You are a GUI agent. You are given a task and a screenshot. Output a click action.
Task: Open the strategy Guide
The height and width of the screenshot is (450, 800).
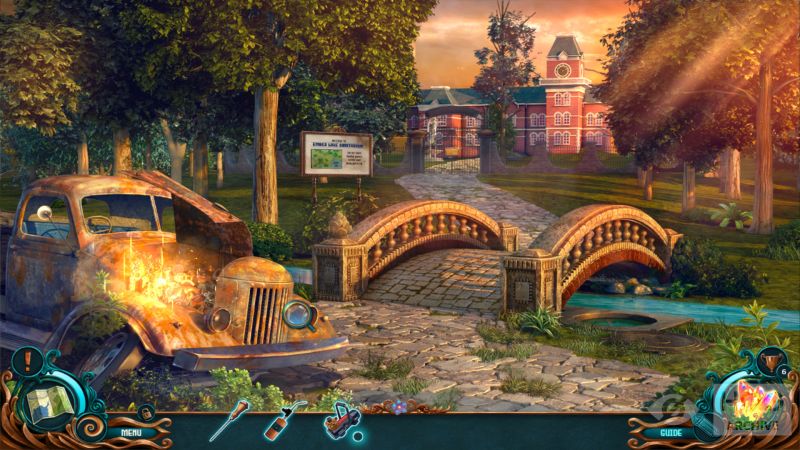coord(670,433)
